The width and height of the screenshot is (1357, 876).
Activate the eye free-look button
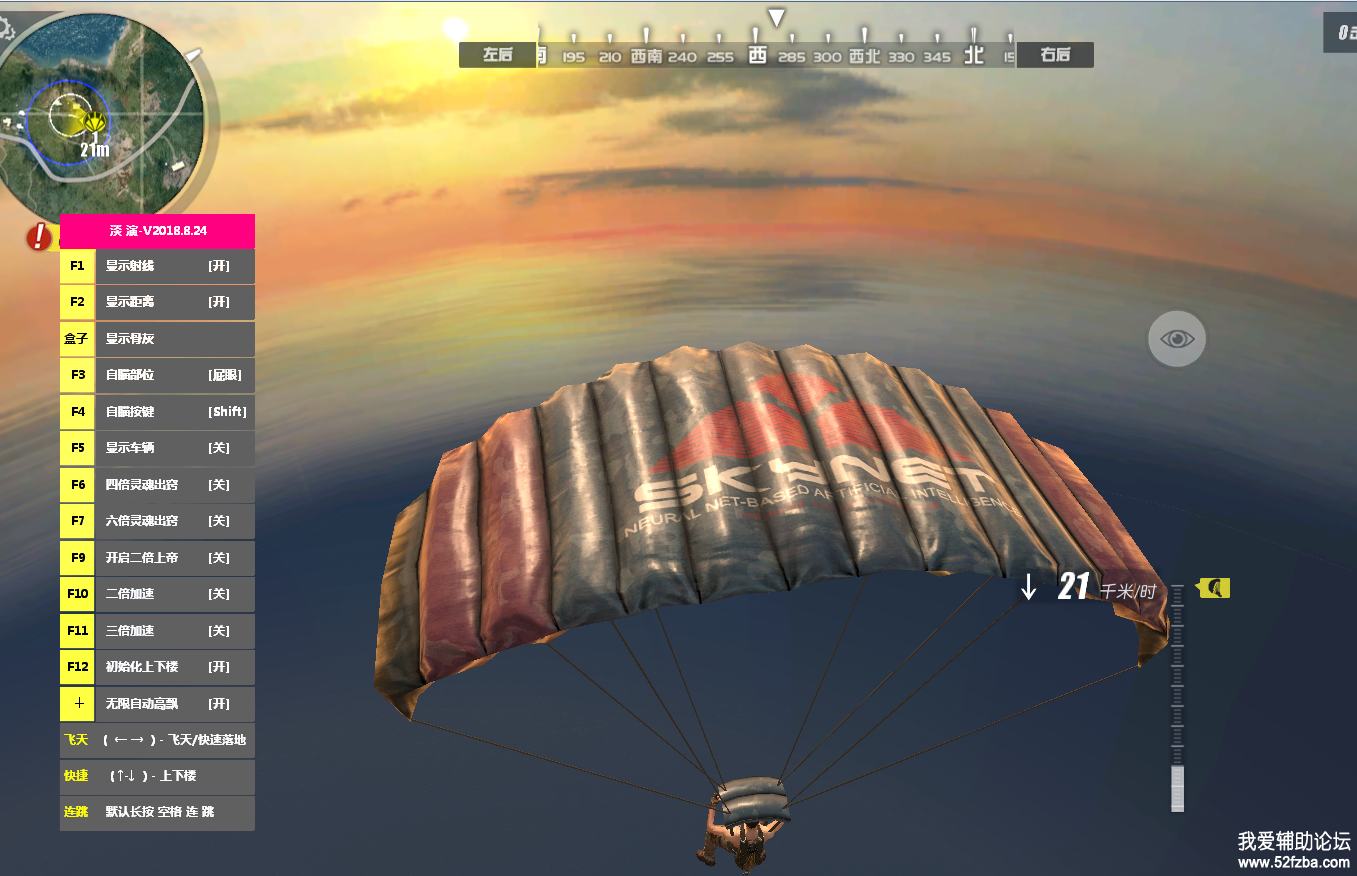[1177, 339]
